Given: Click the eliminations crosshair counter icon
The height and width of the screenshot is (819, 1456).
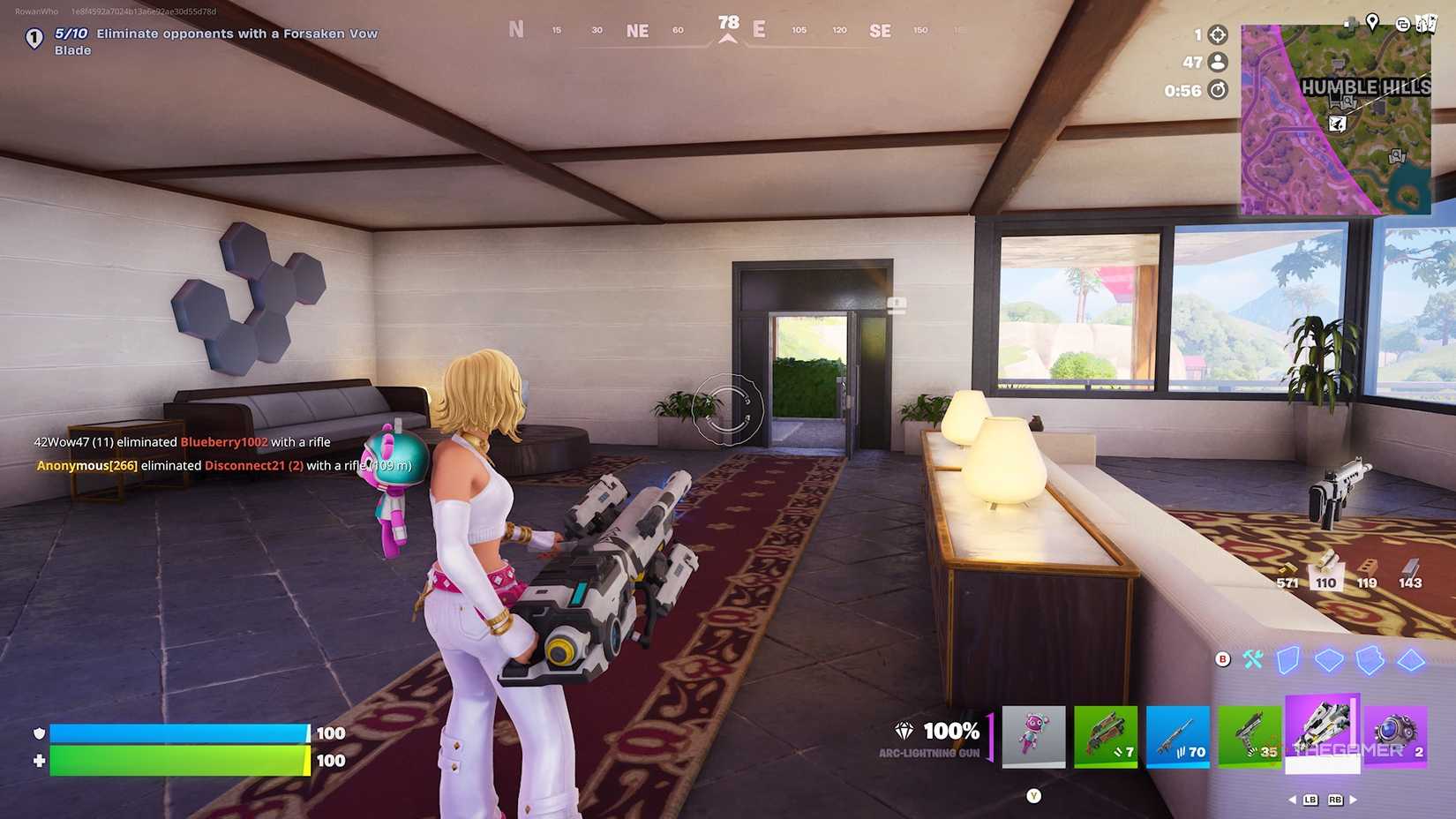Looking at the screenshot, I should pos(1217,36).
